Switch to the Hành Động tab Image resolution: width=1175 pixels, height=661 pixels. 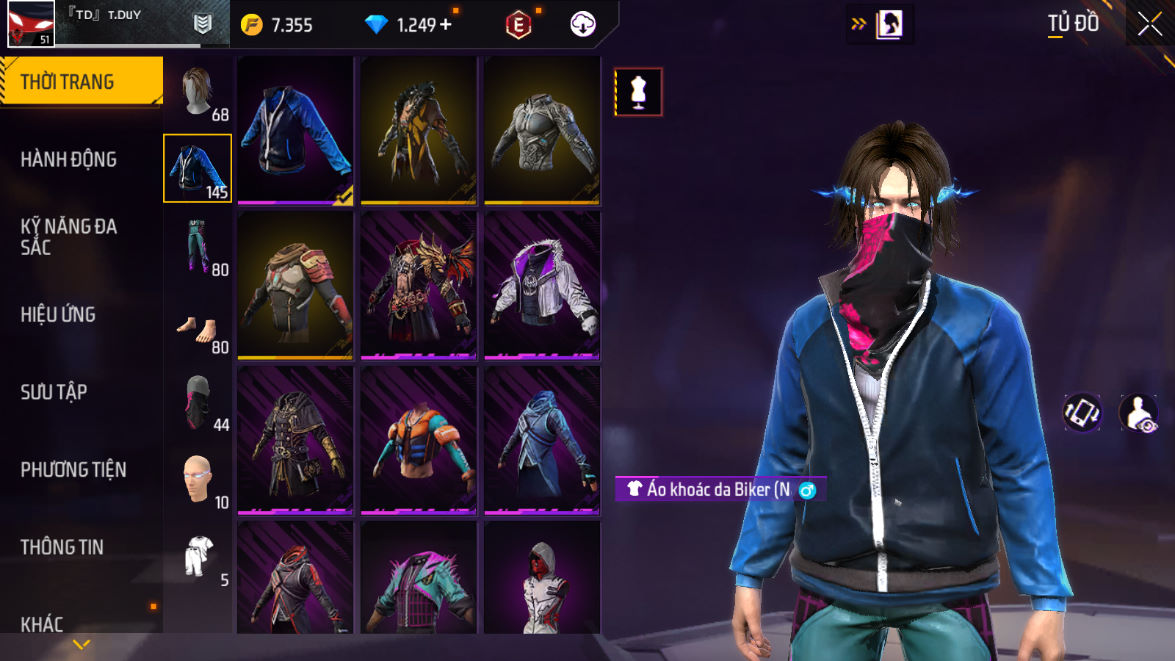(x=69, y=159)
